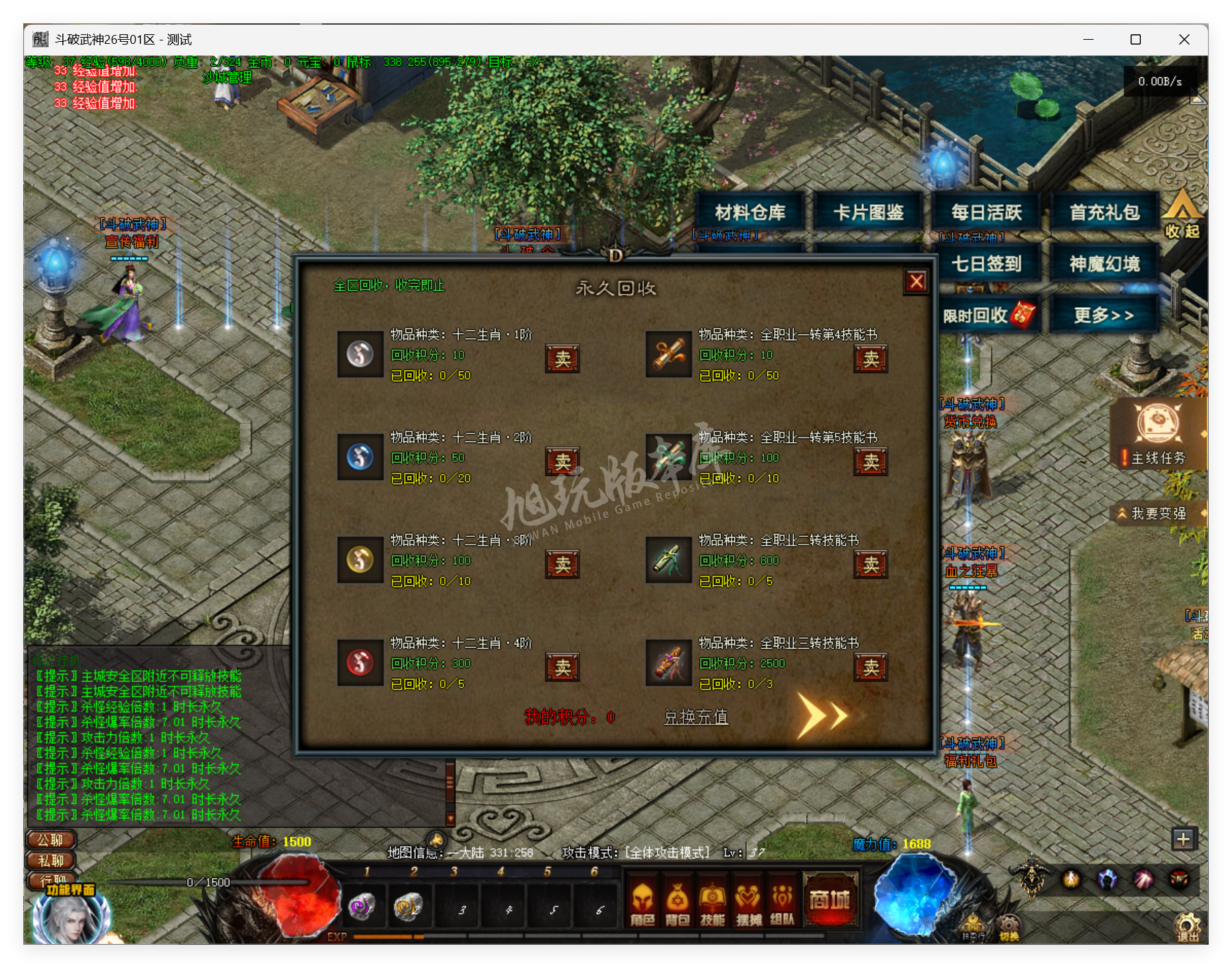
Task: Open the 兑换充值 link
Action: click(696, 716)
